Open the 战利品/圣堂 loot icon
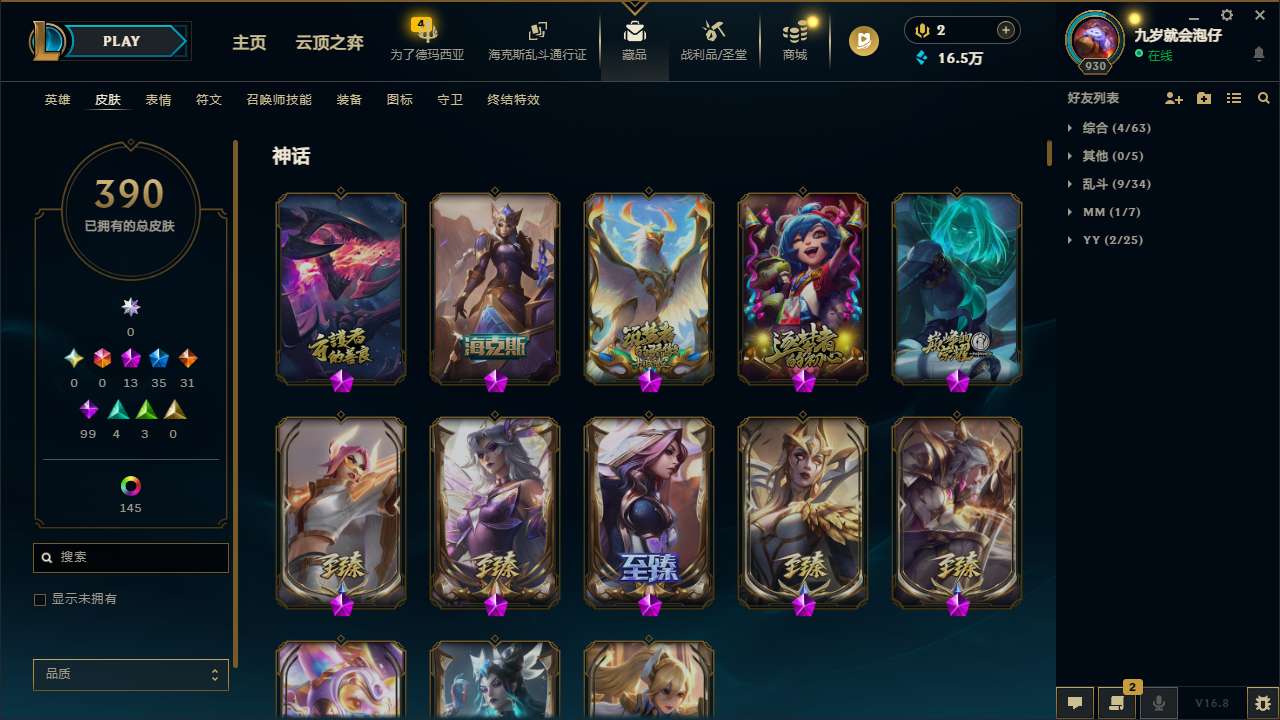 point(713,40)
